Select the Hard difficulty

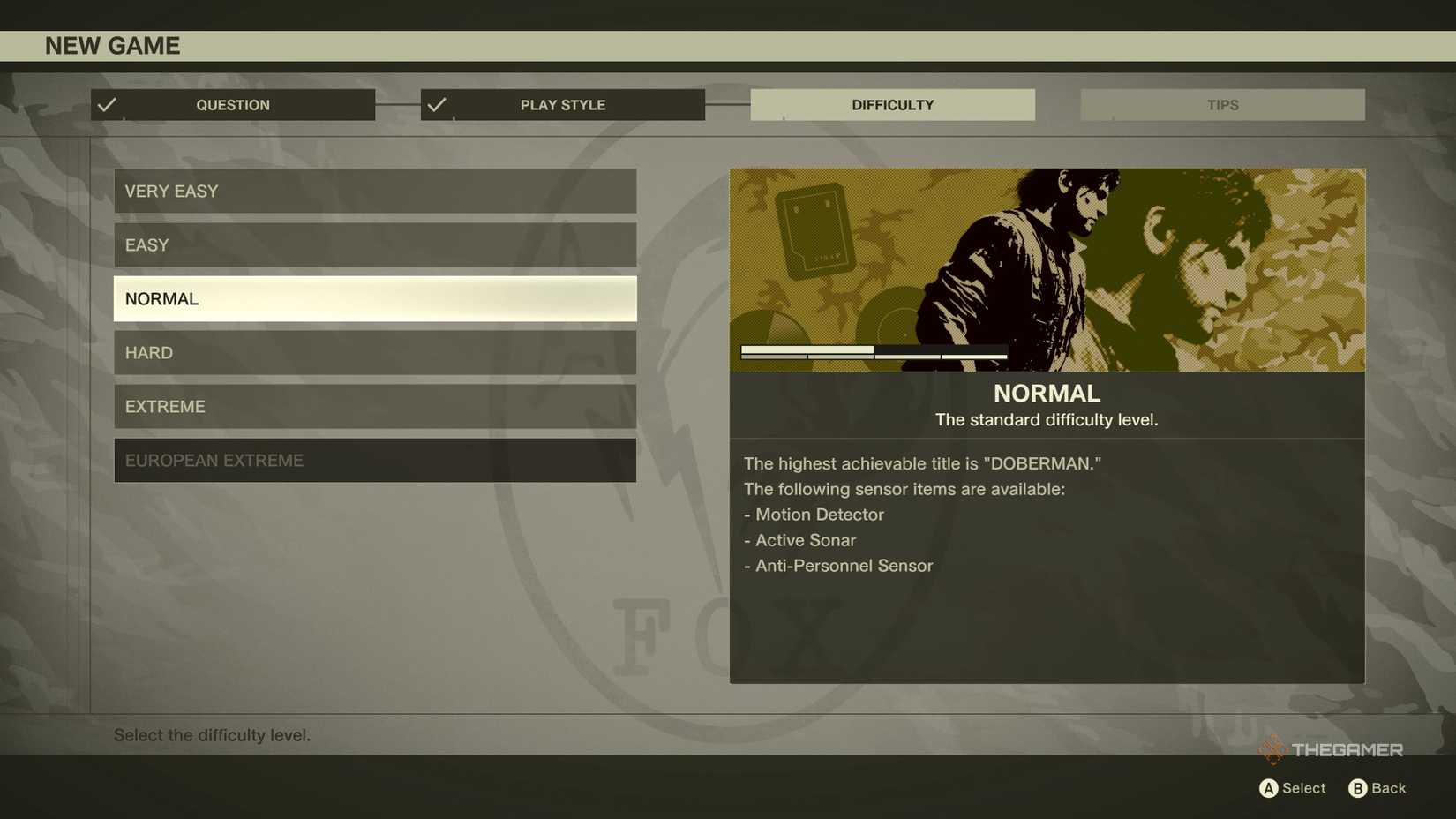click(374, 352)
